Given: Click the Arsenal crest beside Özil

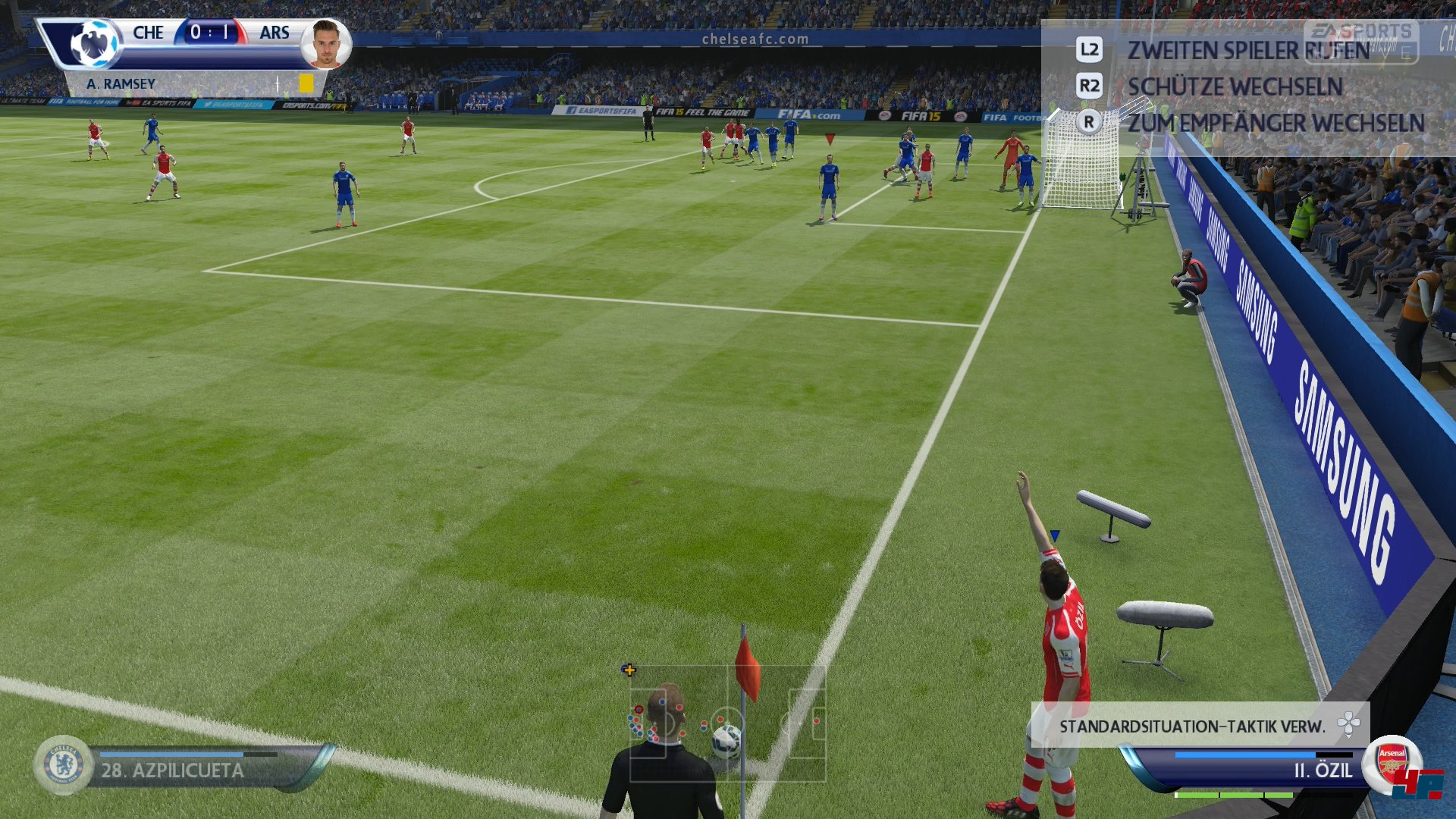Looking at the screenshot, I should tap(1392, 763).
